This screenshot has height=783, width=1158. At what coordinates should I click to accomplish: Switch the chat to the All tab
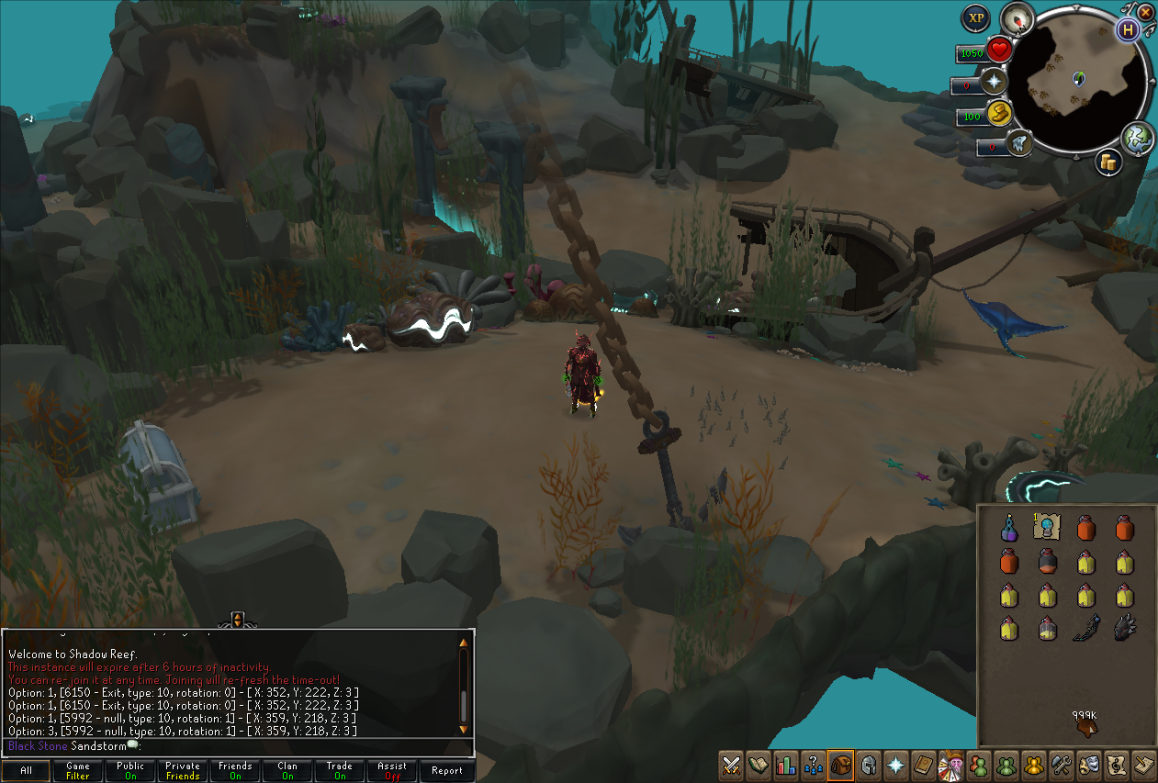point(26,771)
